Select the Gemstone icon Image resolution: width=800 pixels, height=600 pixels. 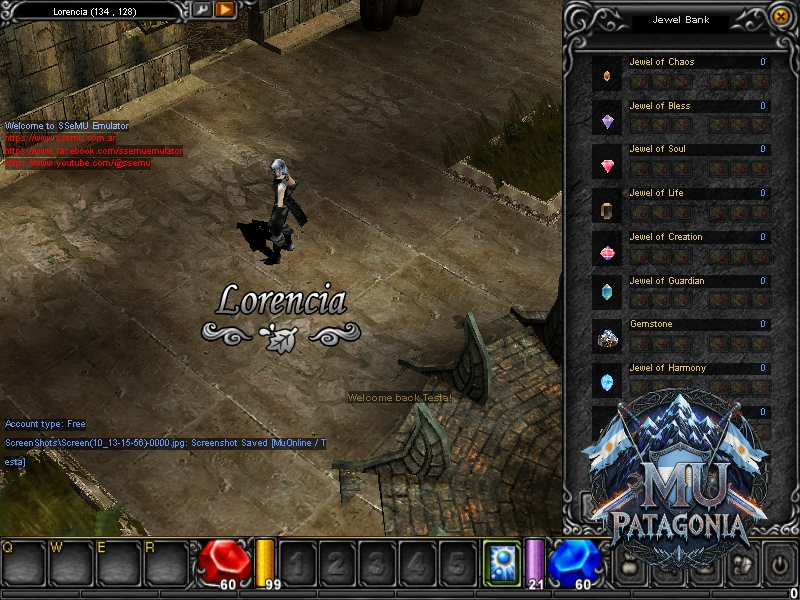(x=607, y=340)
